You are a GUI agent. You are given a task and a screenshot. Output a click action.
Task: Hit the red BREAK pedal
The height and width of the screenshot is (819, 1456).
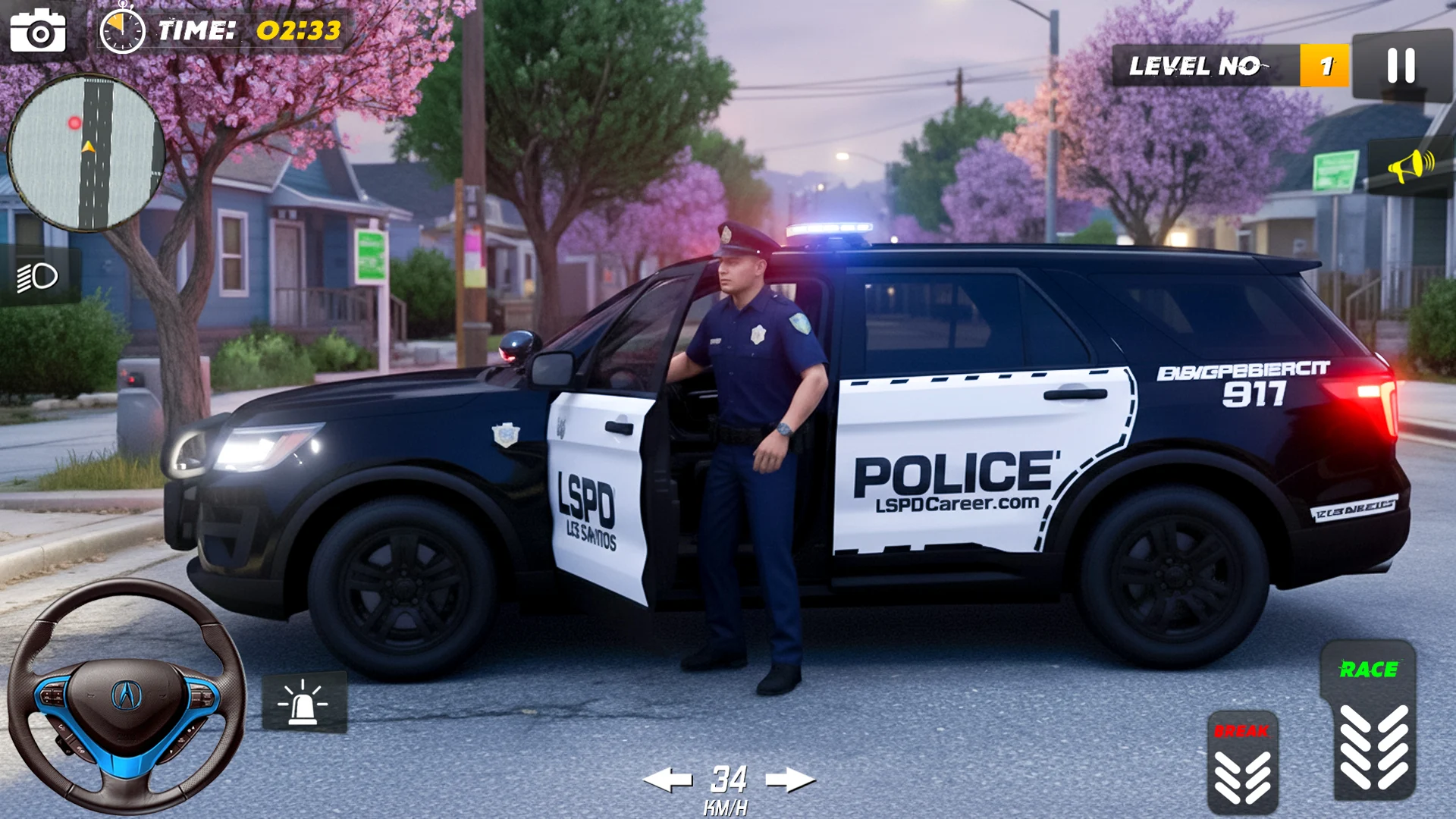pyautogui.click(x=1242, y=763)
